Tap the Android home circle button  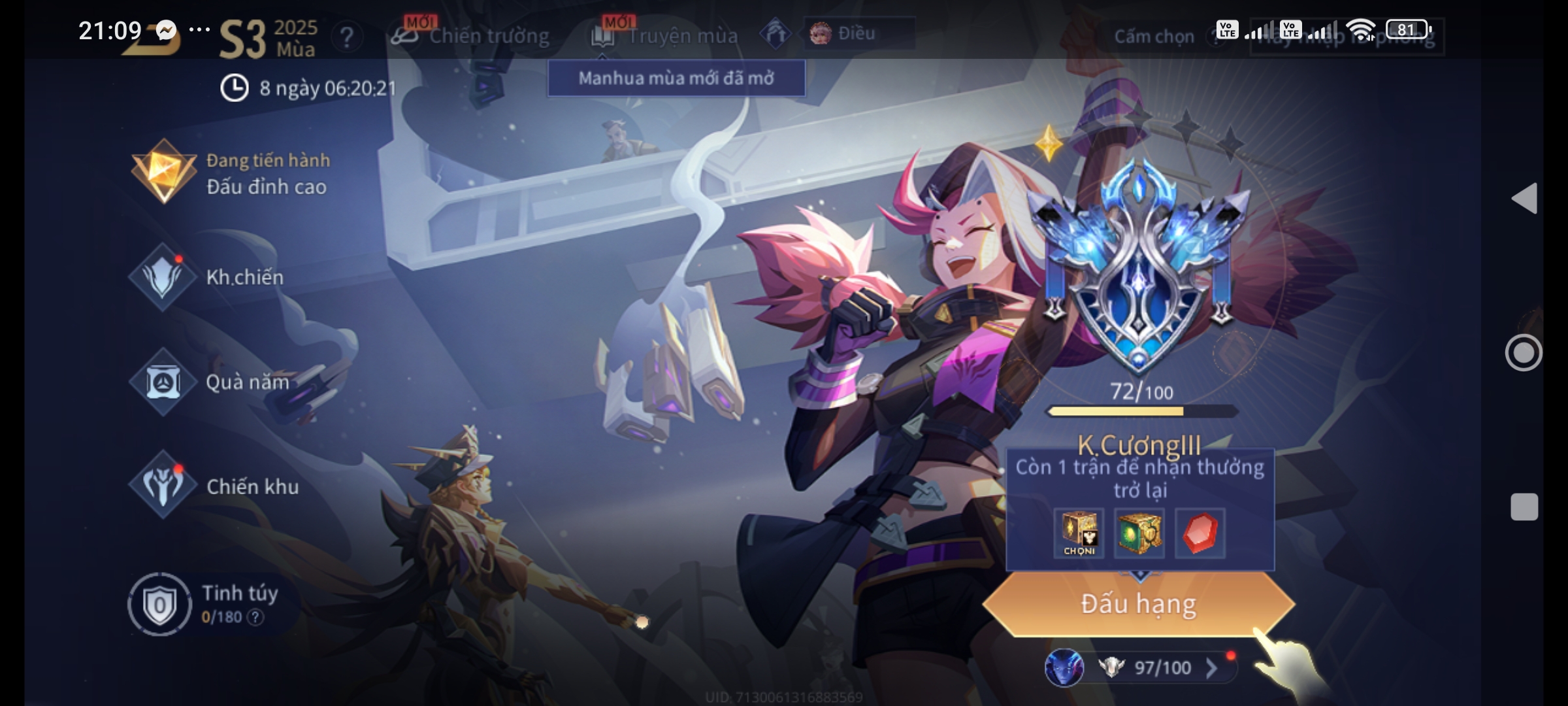[x=1524, y=353]
